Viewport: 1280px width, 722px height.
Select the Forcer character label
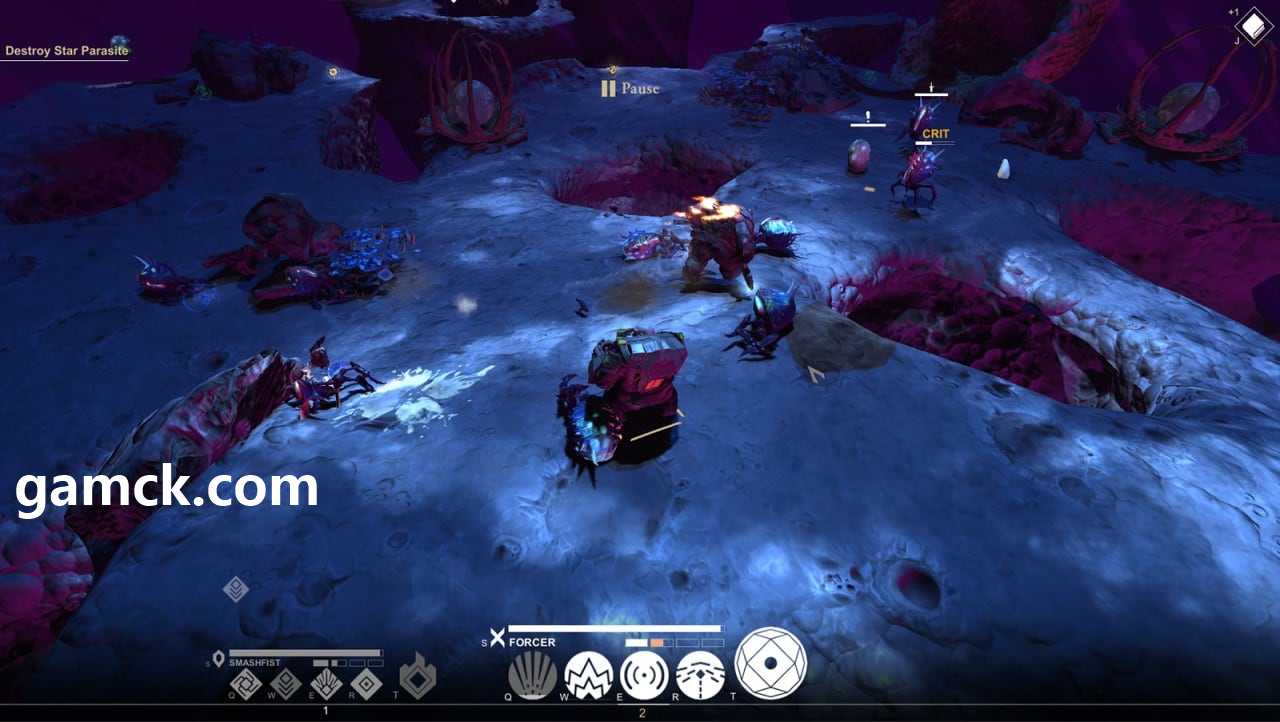[532, 643]
